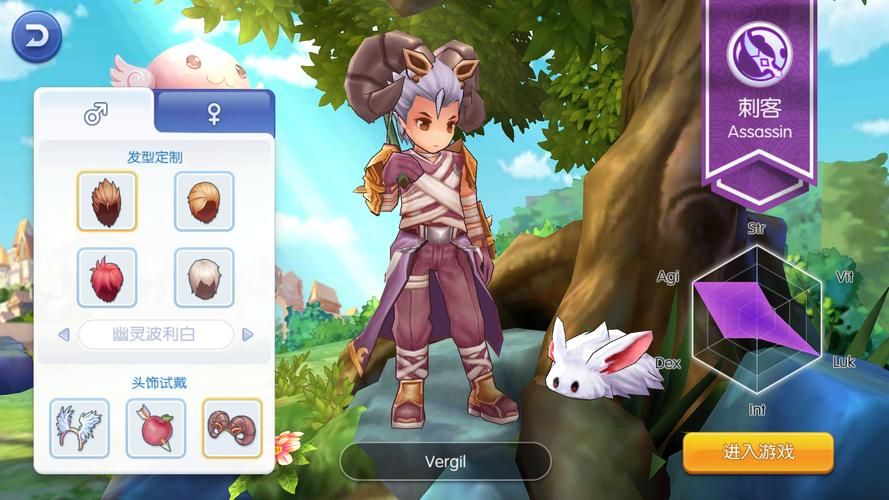The image size is (889, 500).
Task: Edit the character name Vergil
Action: tap(445, 462)
